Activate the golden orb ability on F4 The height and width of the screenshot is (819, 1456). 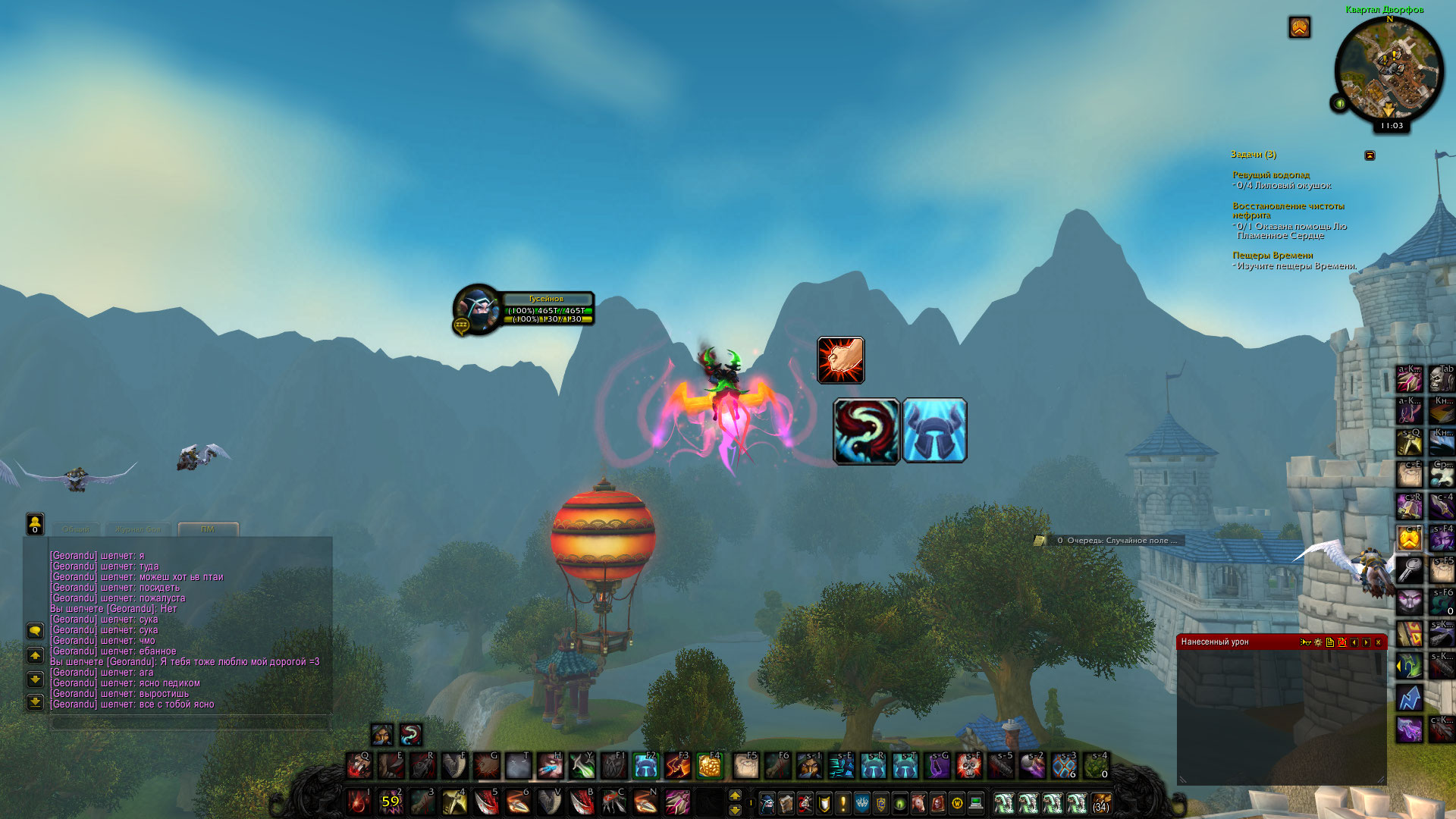tap(709, 767)
